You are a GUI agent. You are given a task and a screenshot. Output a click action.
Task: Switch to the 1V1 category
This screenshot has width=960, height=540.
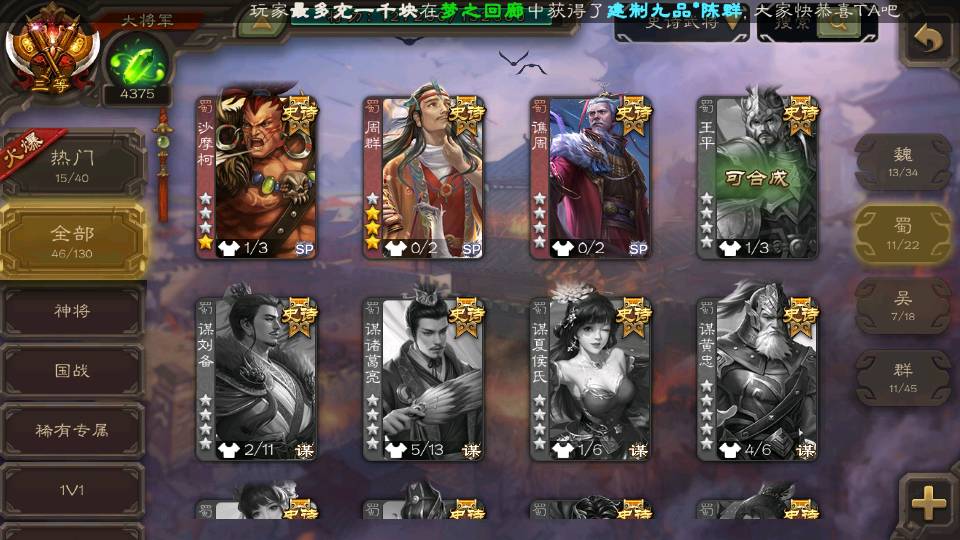pyautogui.click(x=72, y=491)
